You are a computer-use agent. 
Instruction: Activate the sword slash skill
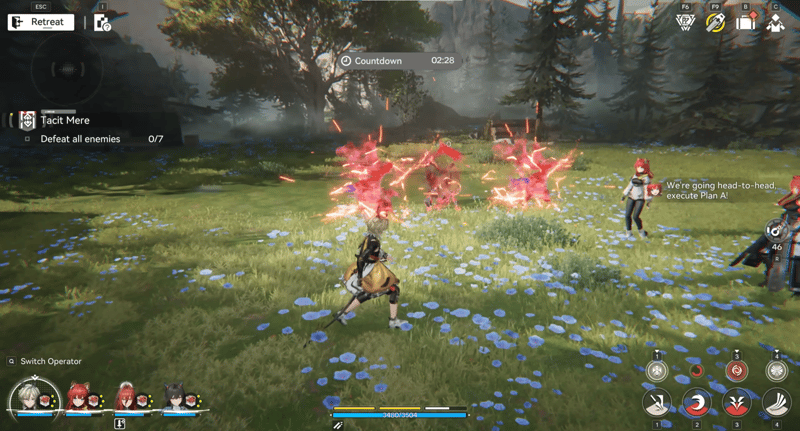657,403
